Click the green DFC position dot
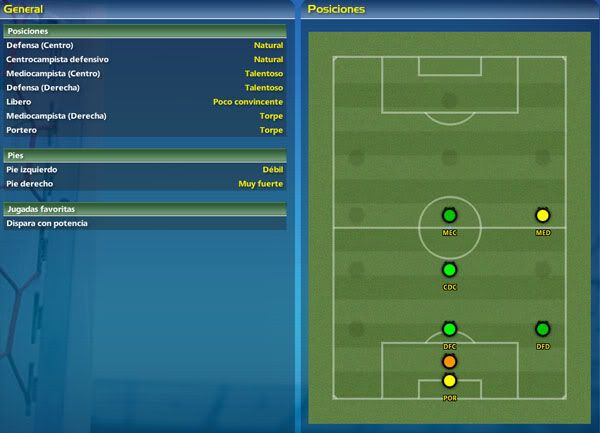Viewport: 600px width, 433px height. click(x=449, y=329)
